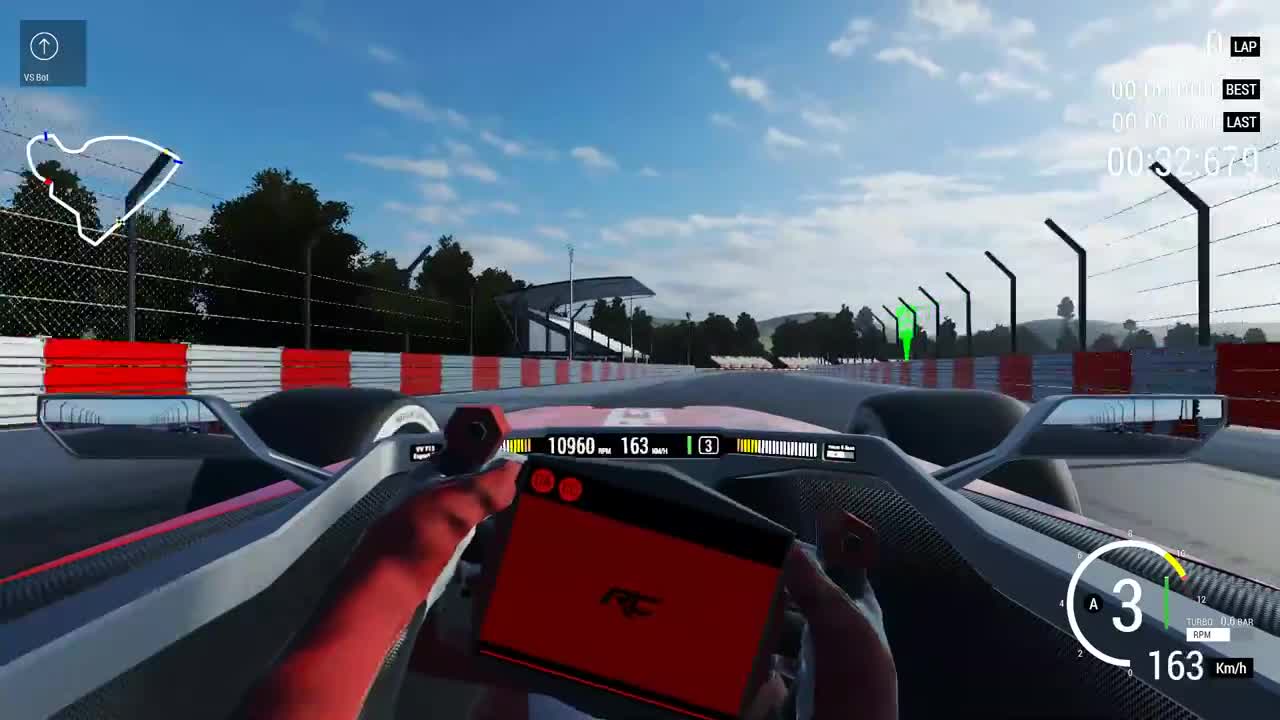This screenshot has height=720, width=1280.
Task: Click the VS Bot arrow icon
Action: pyautogui.click(x=42, y=46)
